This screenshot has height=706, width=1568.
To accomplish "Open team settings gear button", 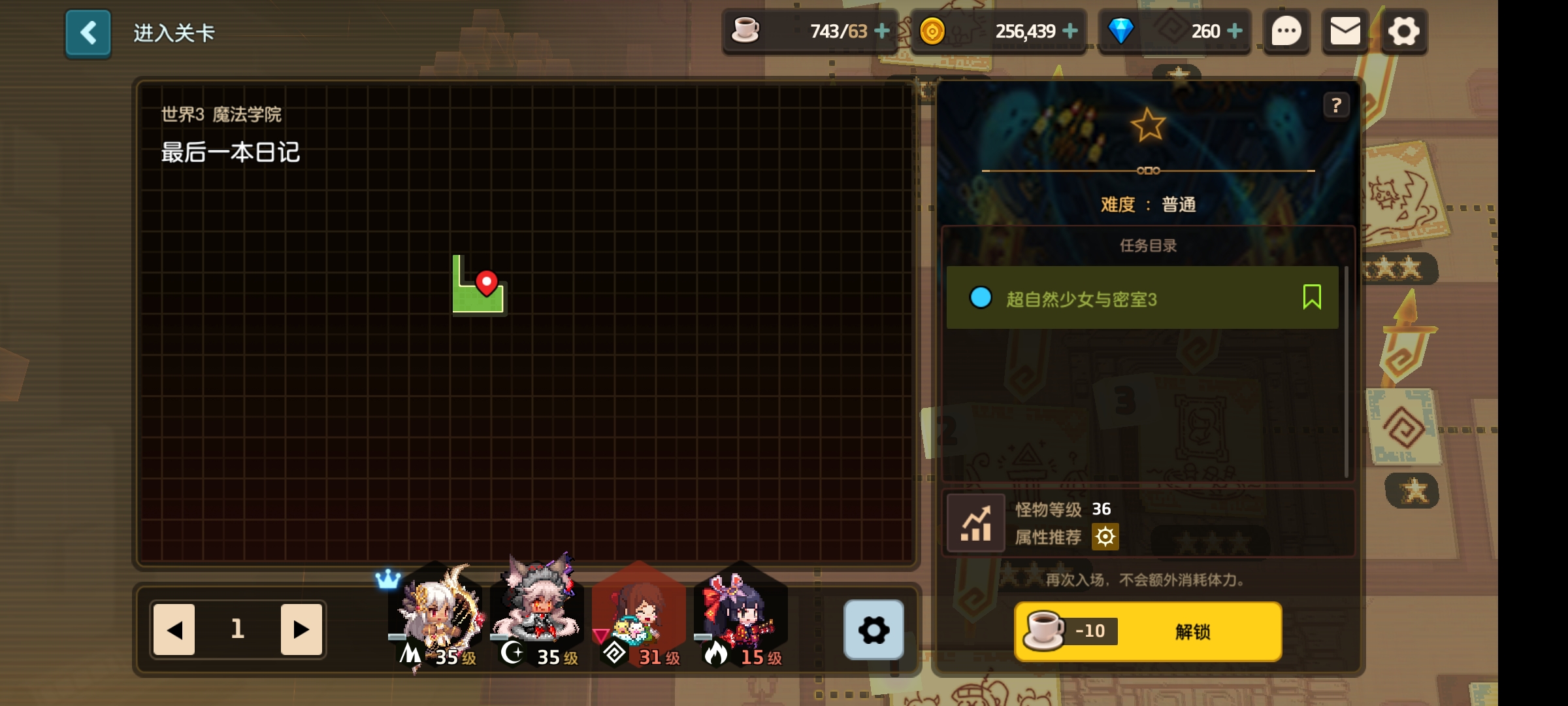I will [874, 630].
